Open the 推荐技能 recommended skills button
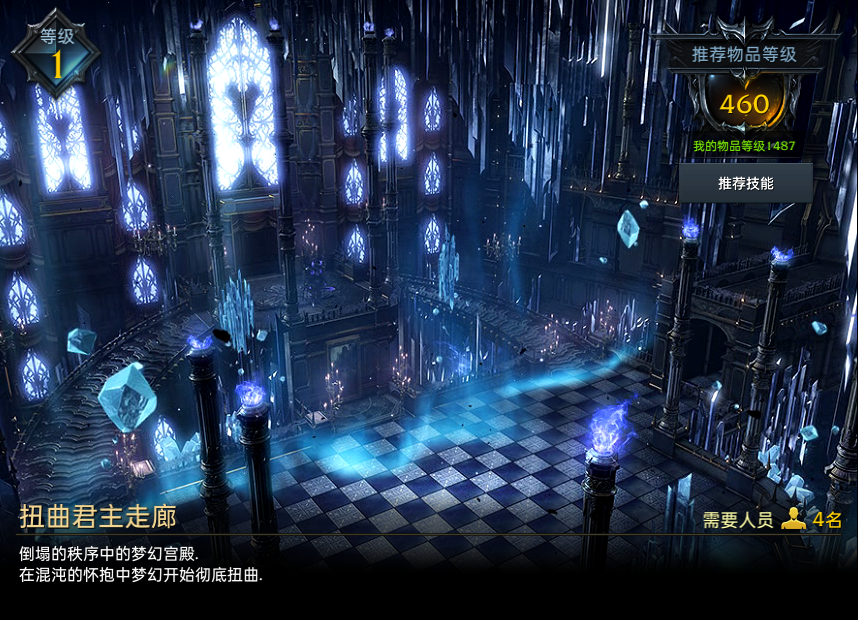The width and height of the screenshot is (858, 620). pyautogui.click(x=745, y=184)
